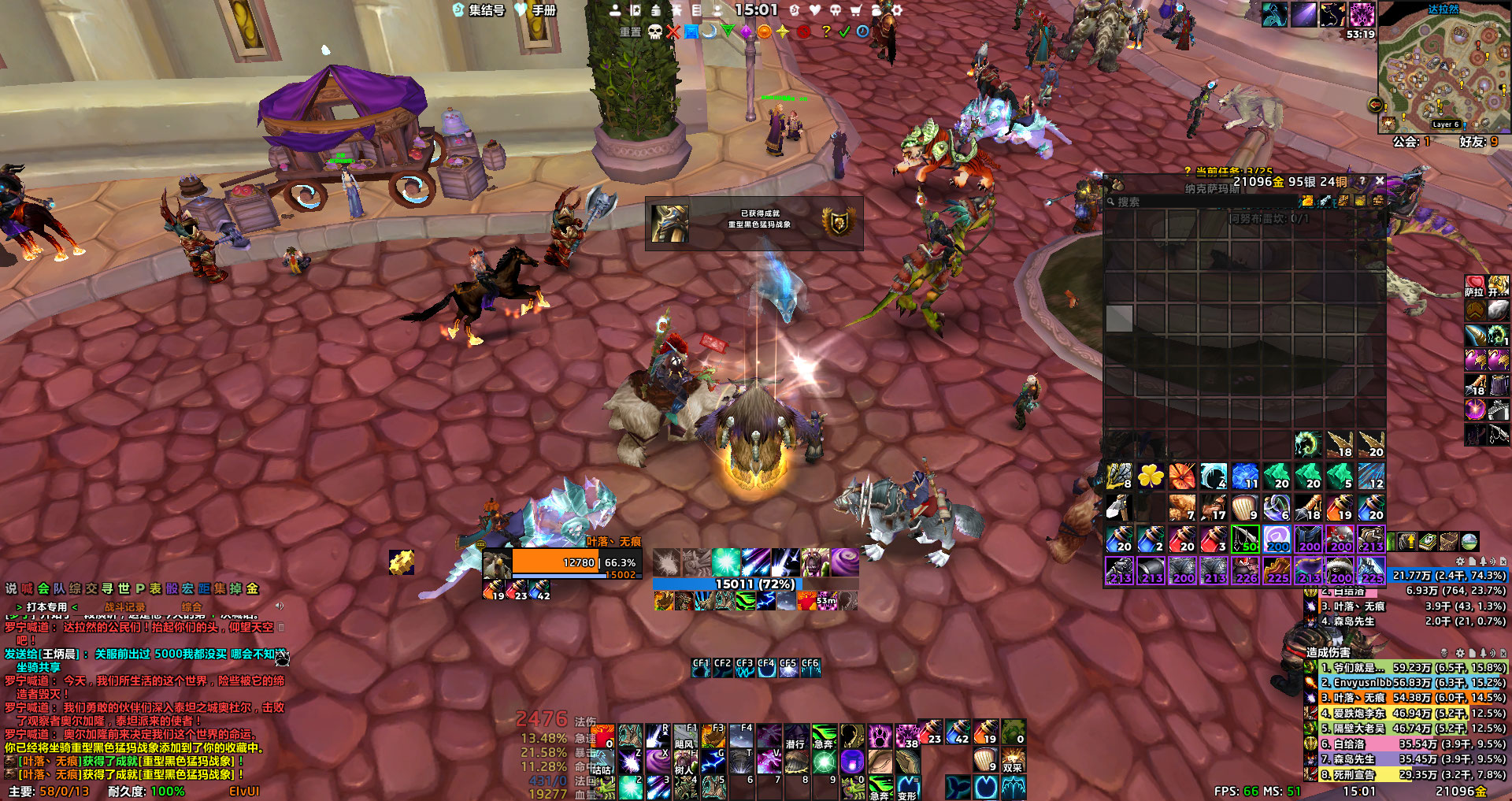Click the 重置 reset markers button

point(630,32)
